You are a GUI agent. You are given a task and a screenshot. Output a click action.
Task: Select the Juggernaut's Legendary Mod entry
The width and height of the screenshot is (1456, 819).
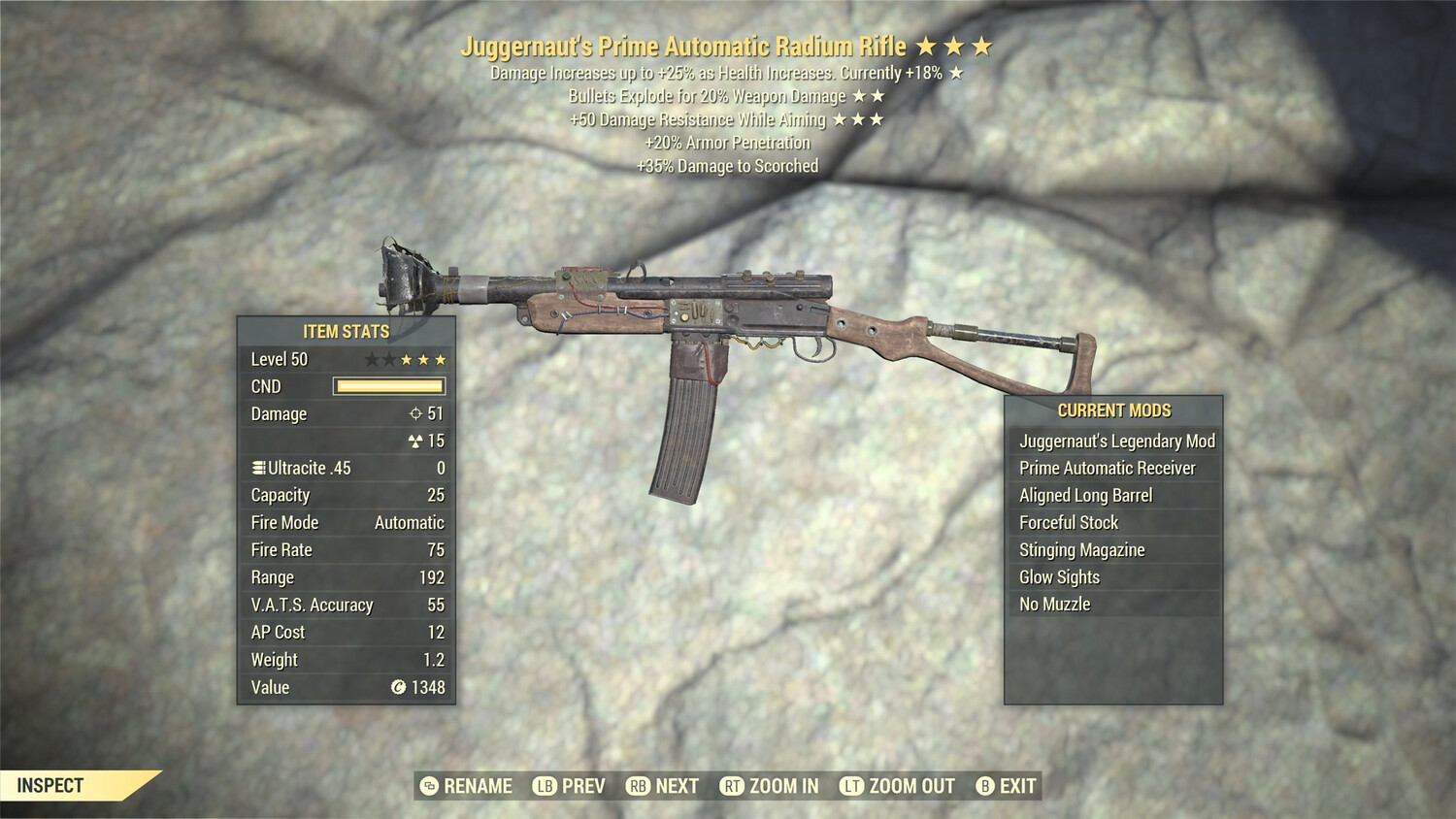pos(1116,441)
